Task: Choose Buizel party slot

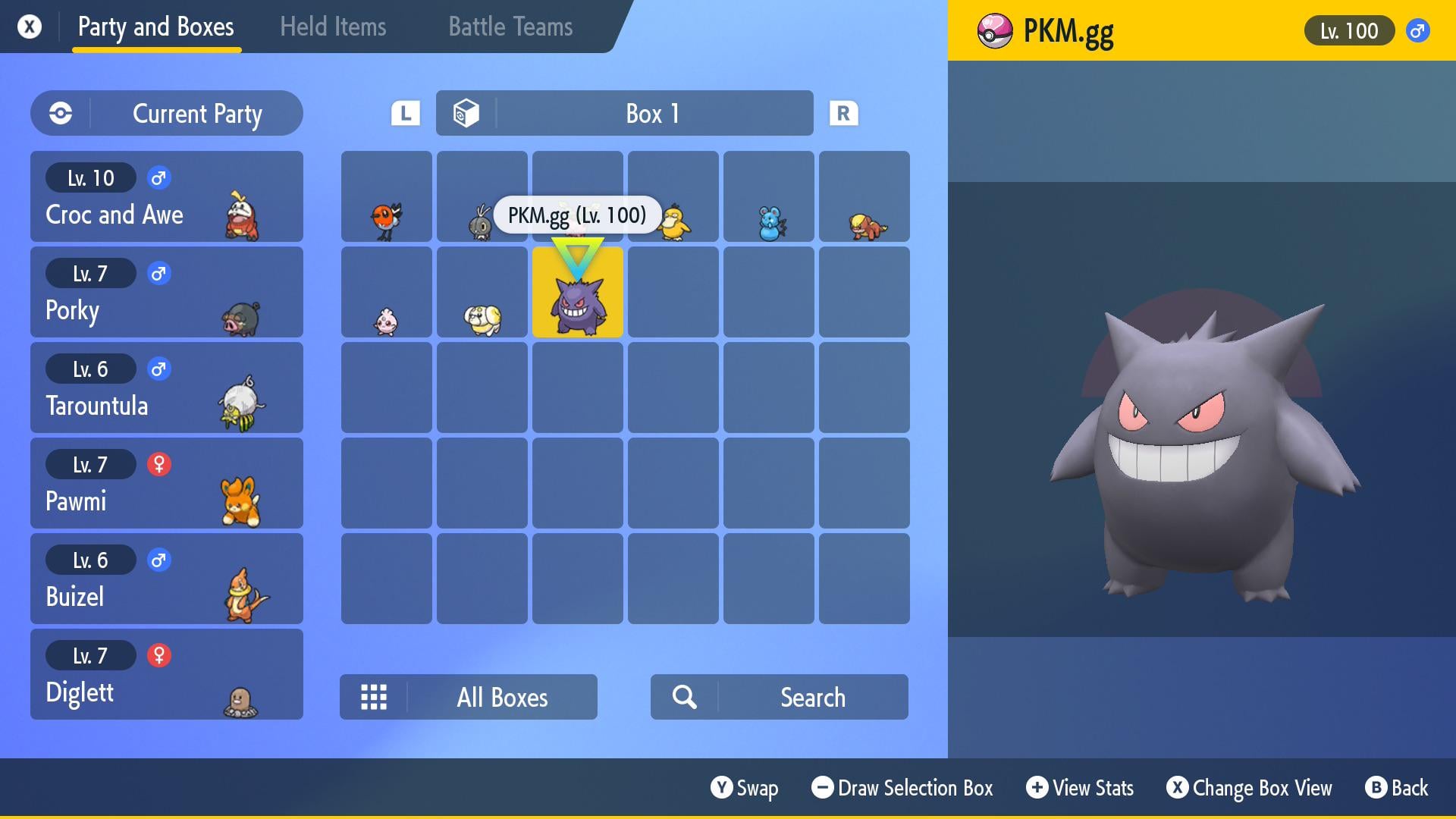Action: [x=167, y=579]
